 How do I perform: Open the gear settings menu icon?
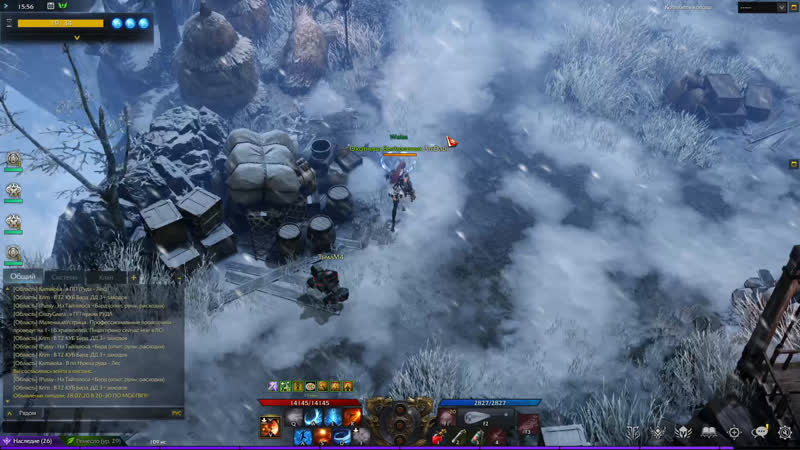coord(784,431)
